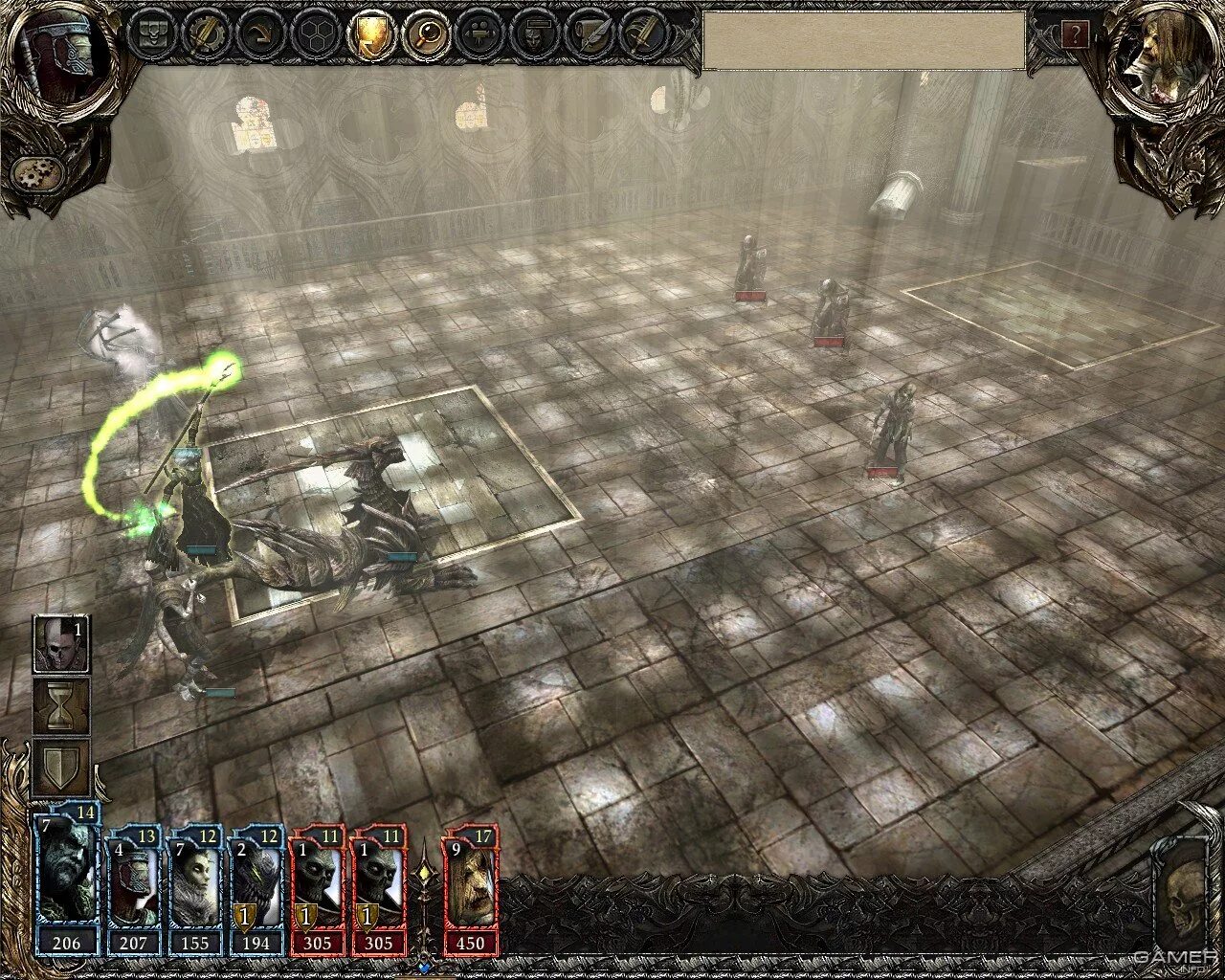Click the hourglass wait button
The width and height of the screenshot is (1225, 980).
tap(61, 706)
